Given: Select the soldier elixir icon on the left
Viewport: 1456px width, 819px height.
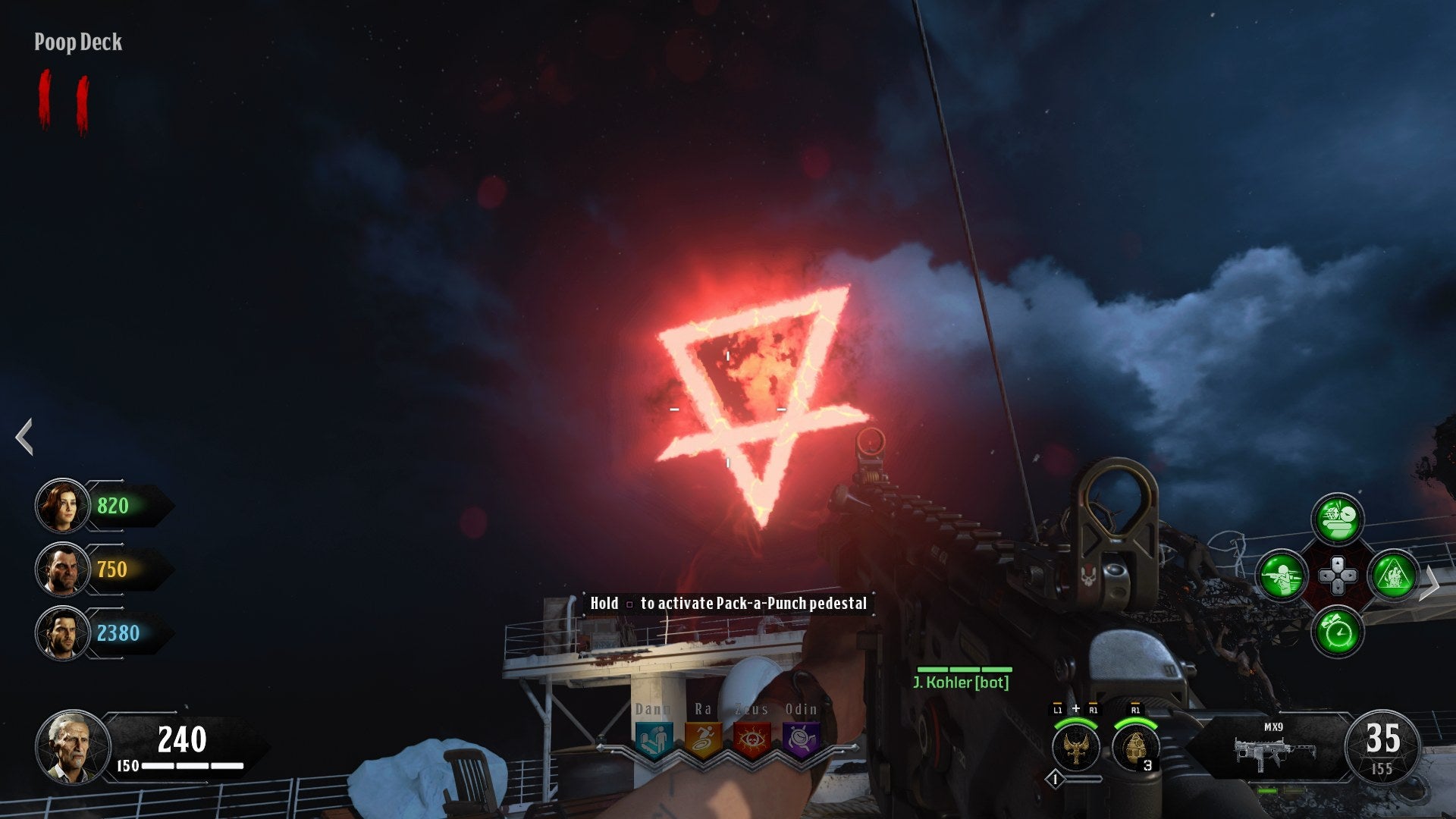Looking at the screenshot, I should point(1282,576).
